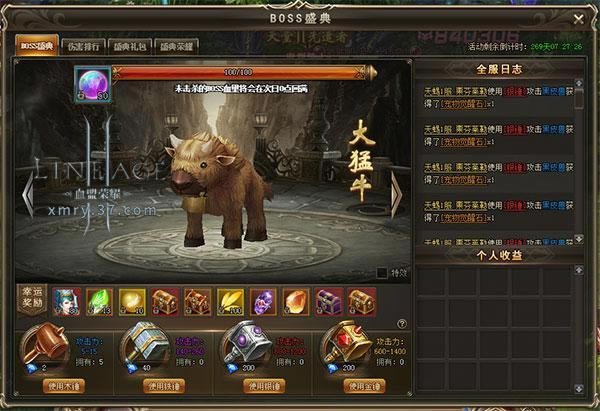
Task: Close the BOSS盛典 window
Action: pyautogui.click(x=578, y=18)
